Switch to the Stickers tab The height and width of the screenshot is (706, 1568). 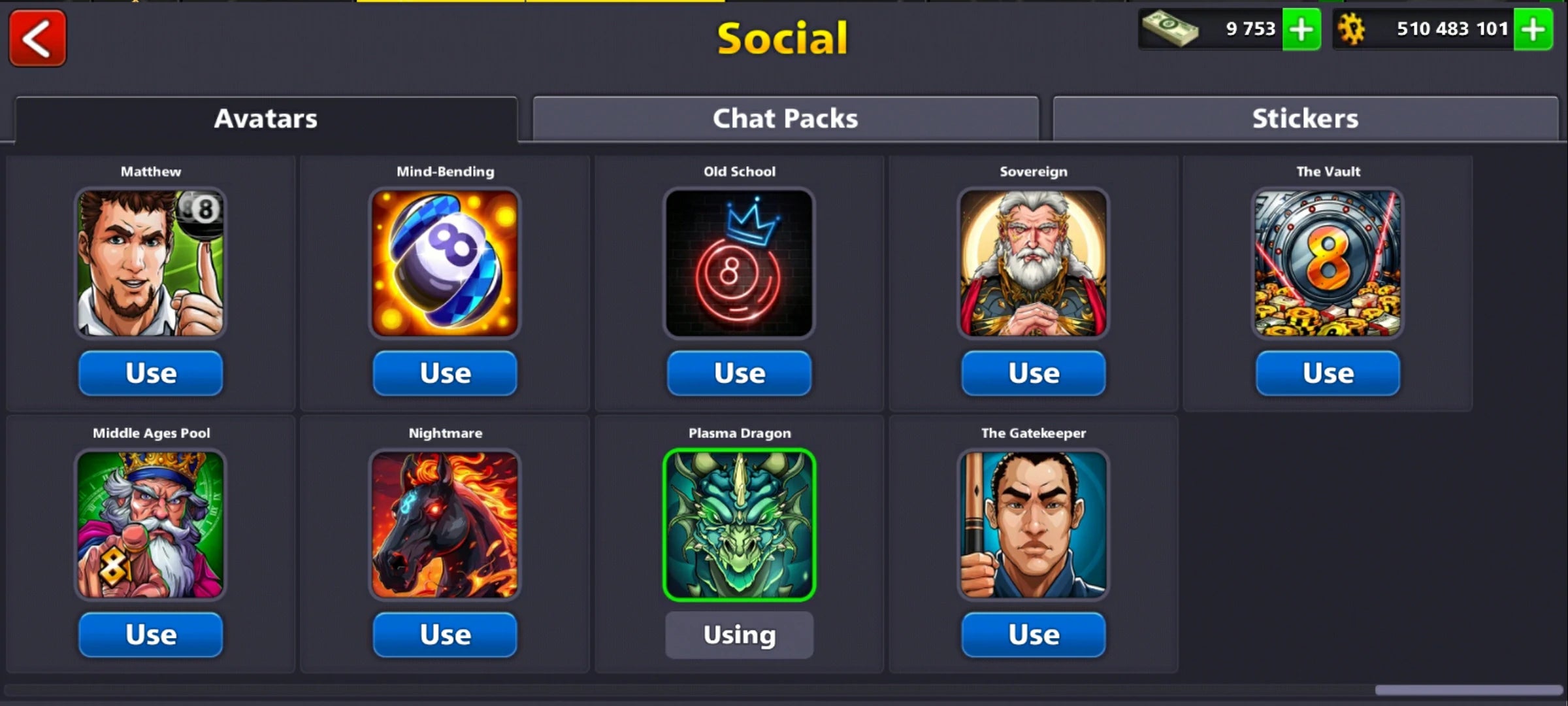tap(1305, 118)
